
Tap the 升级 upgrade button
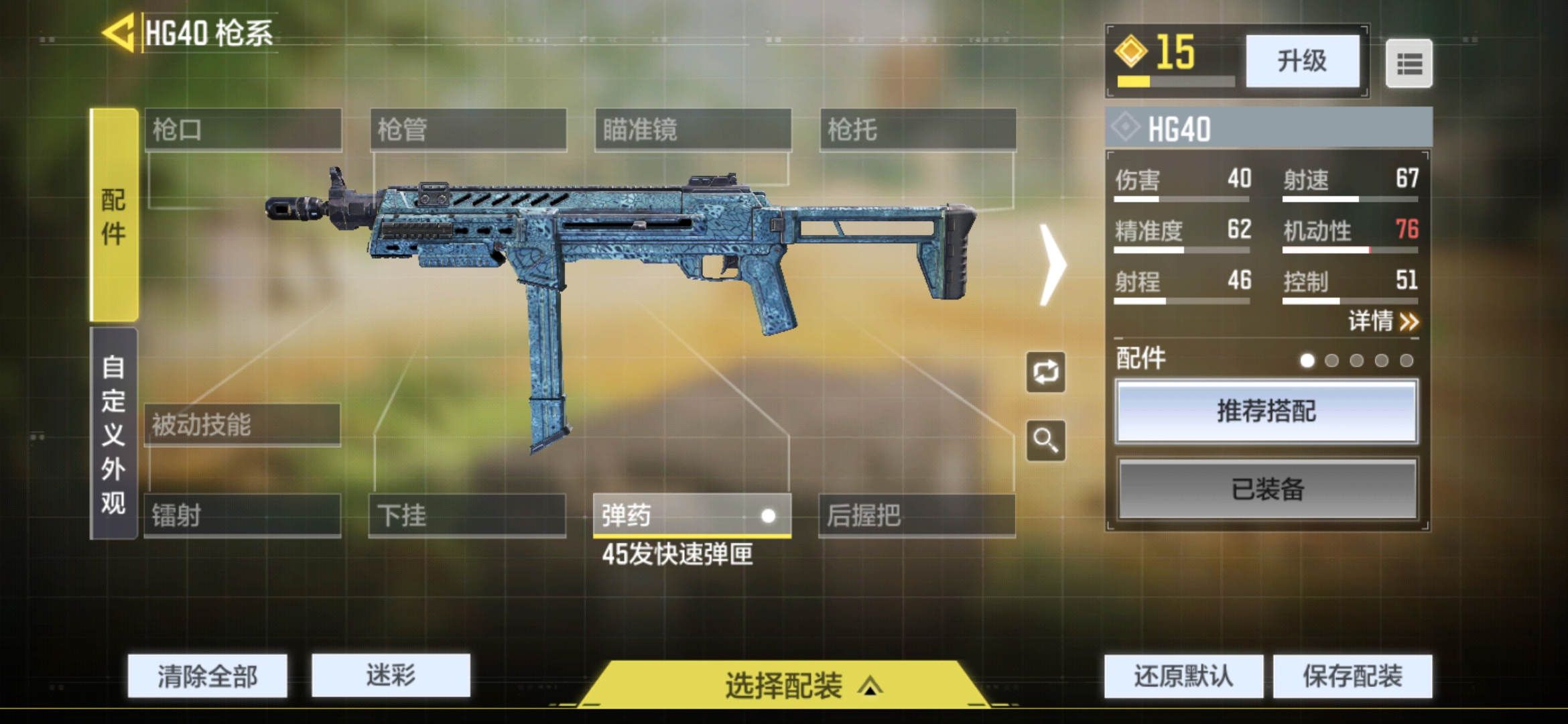(1301, 62)
